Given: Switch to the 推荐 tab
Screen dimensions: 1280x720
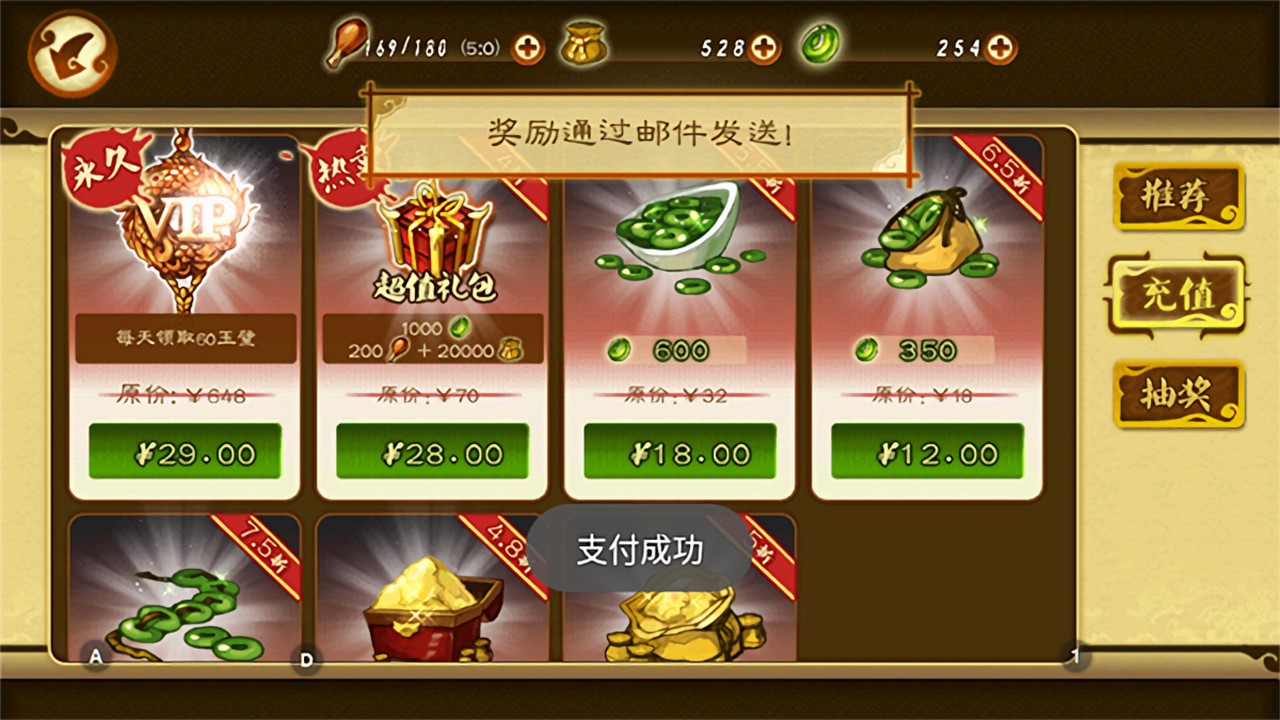Looking at the screenshot, I should point(1178,196).
